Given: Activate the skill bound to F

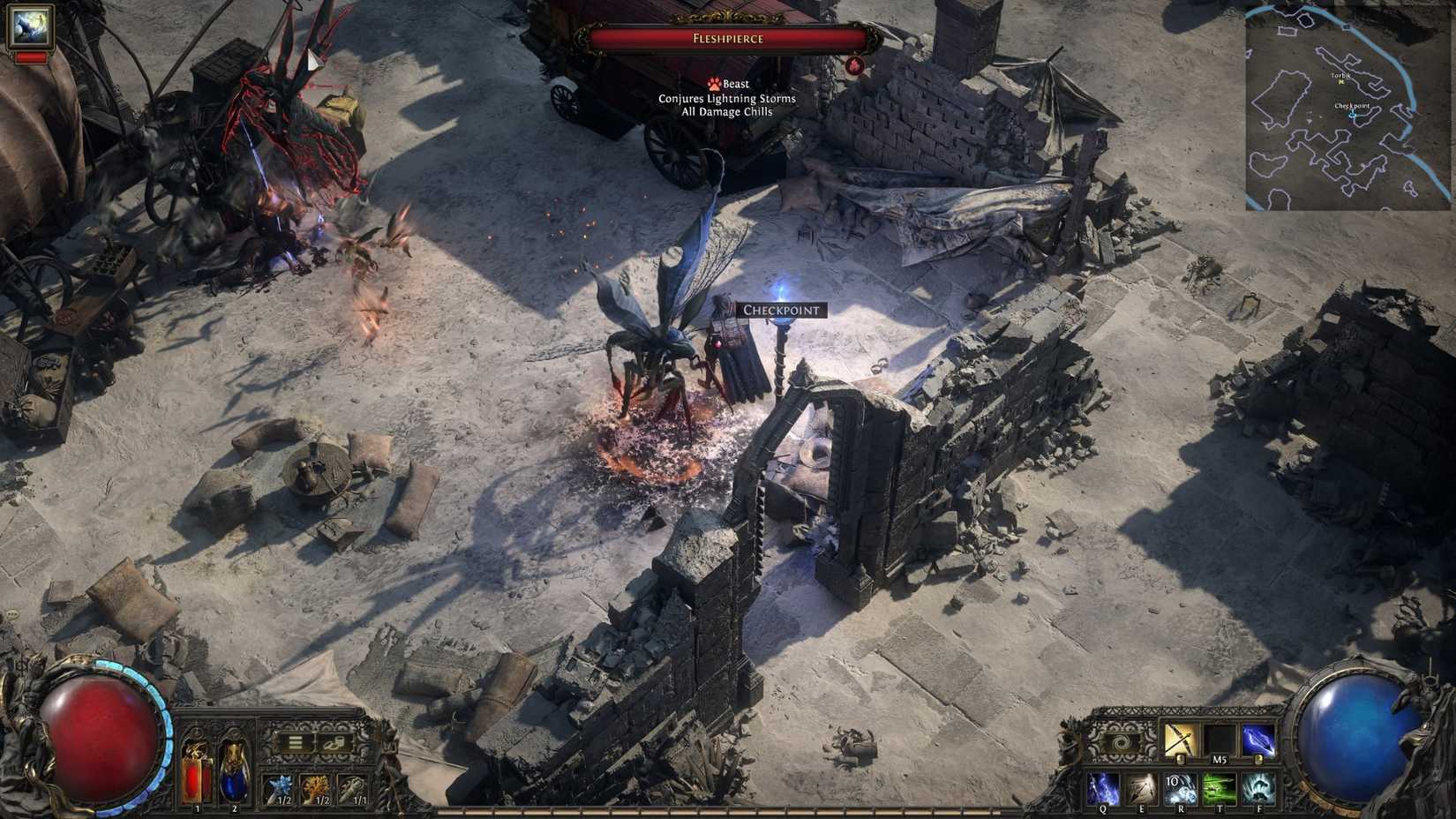Looking at the screenshot, I should 1258,786.
